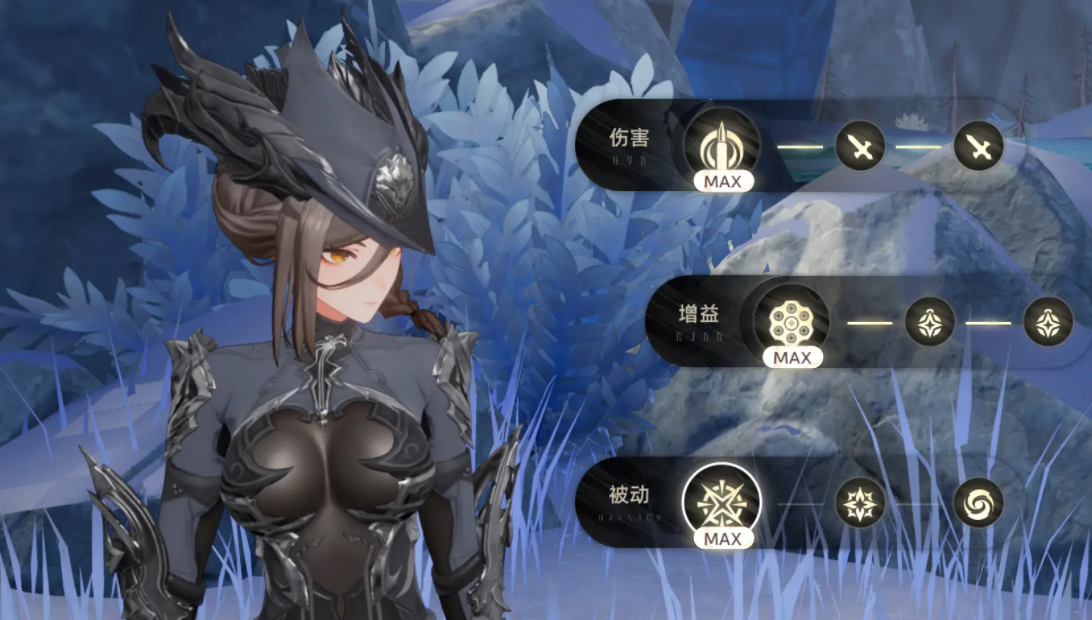The height and width of the screenshot is (620, 1092).
Task: Choose the swirl passive node
Action: 978,502
